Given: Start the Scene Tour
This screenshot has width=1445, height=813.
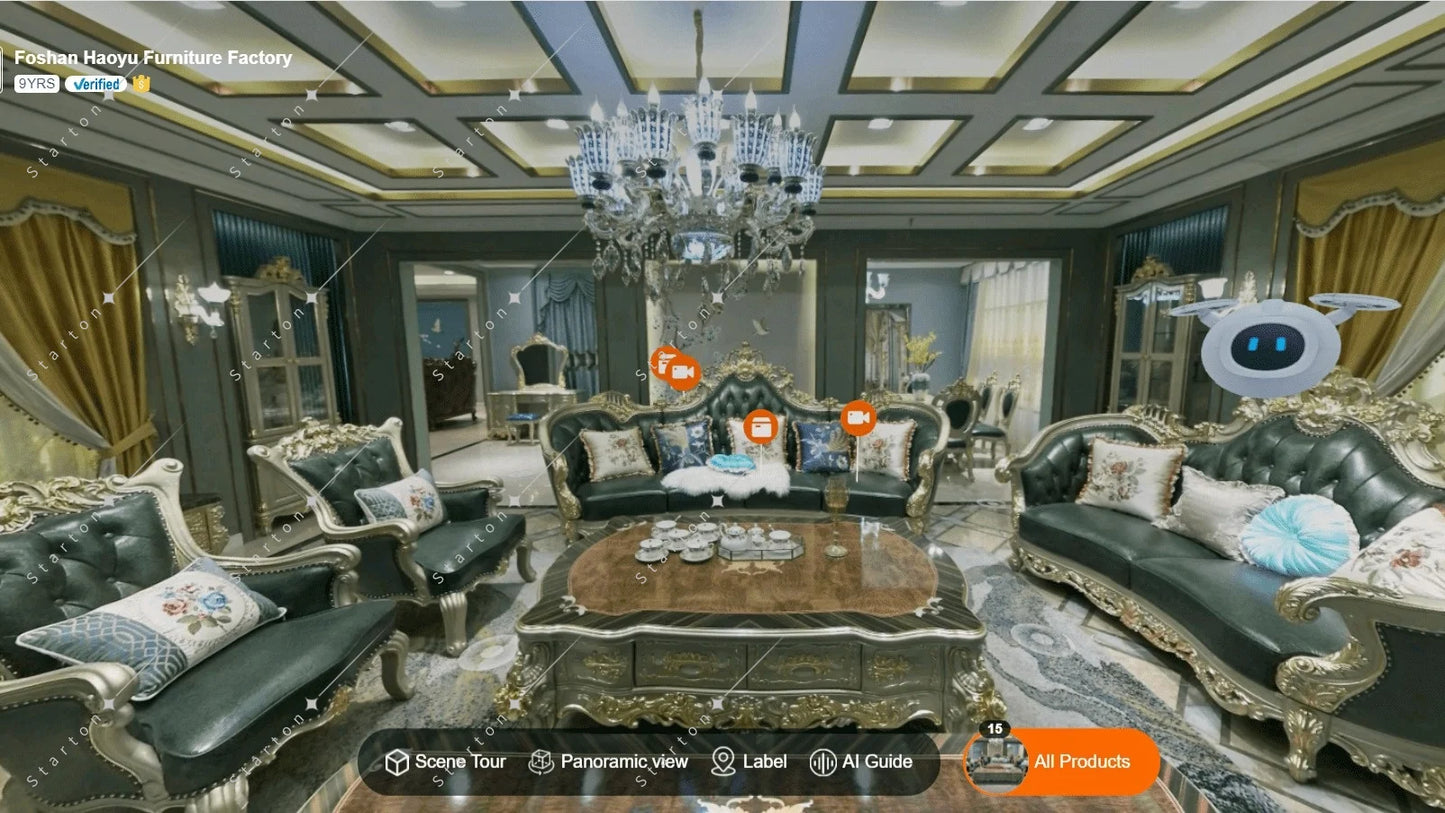Looking at the screenshot, I should (x=445, y=762).
